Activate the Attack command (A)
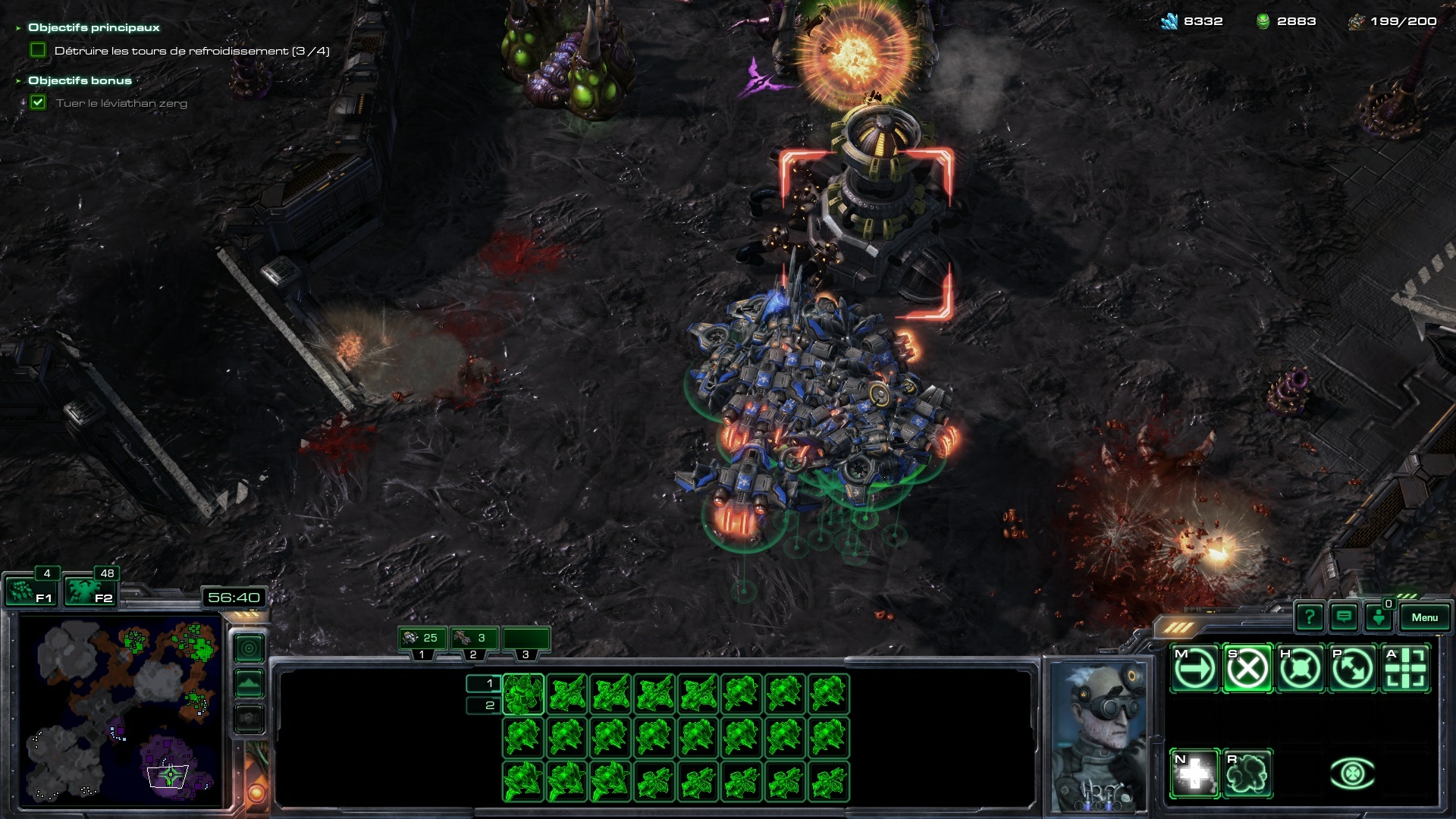Image resolution: width=1456 pixels, height=819 pixels. point(1405,669)
